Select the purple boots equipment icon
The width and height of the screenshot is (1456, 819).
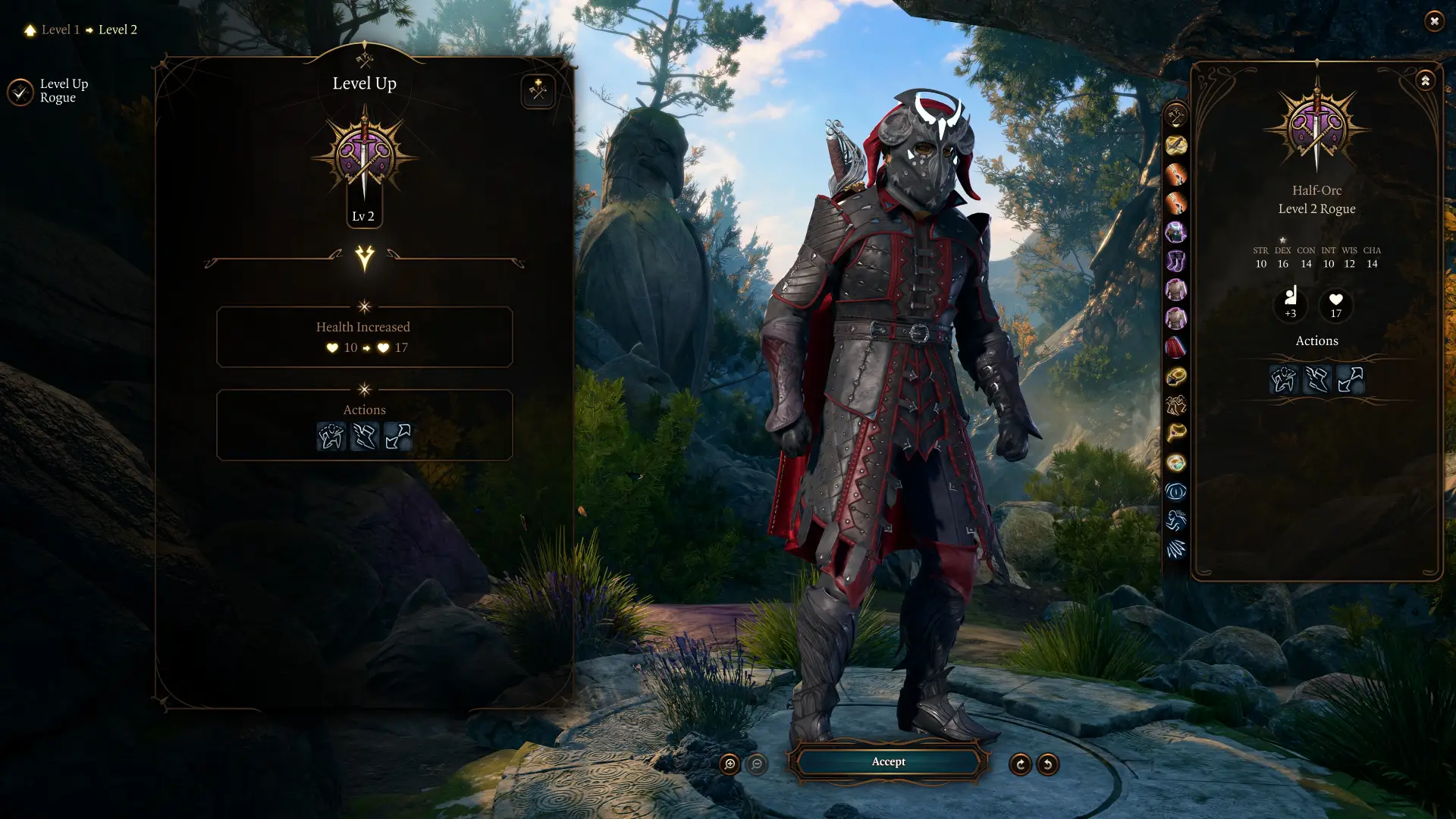click(1175, 262)
